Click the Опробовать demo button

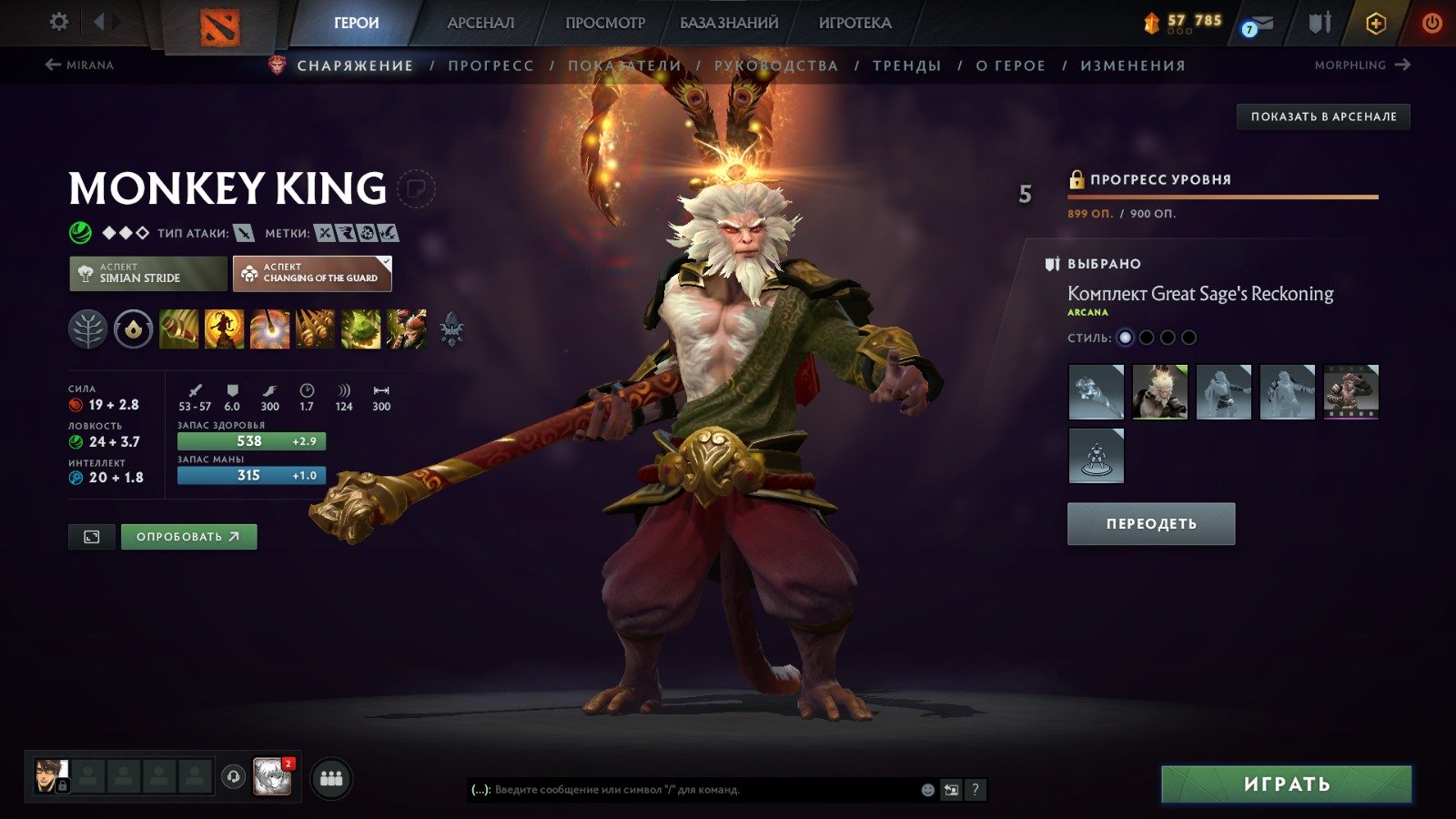point(188,537)
